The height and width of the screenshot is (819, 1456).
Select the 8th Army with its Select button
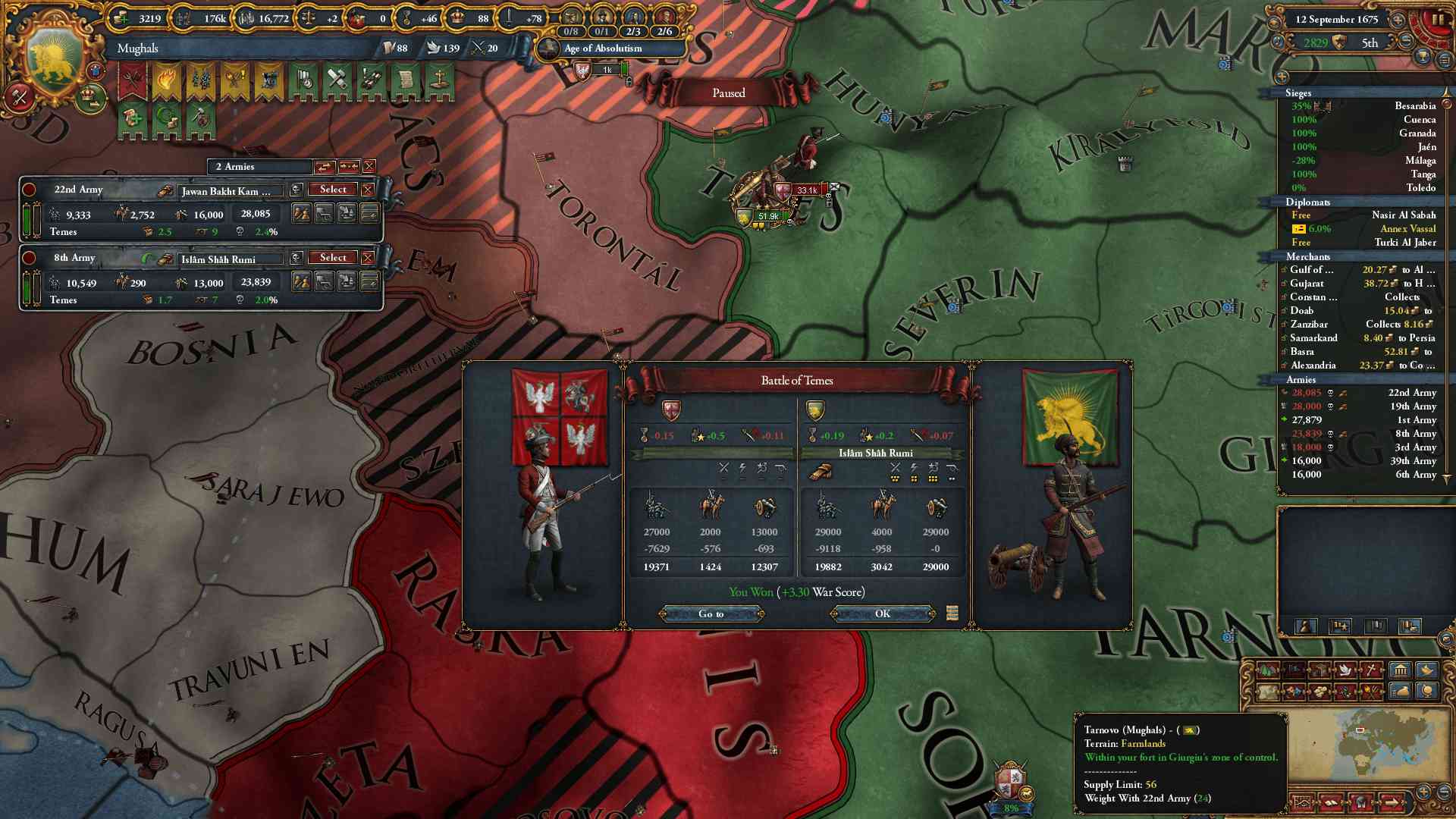coord(333,258)
